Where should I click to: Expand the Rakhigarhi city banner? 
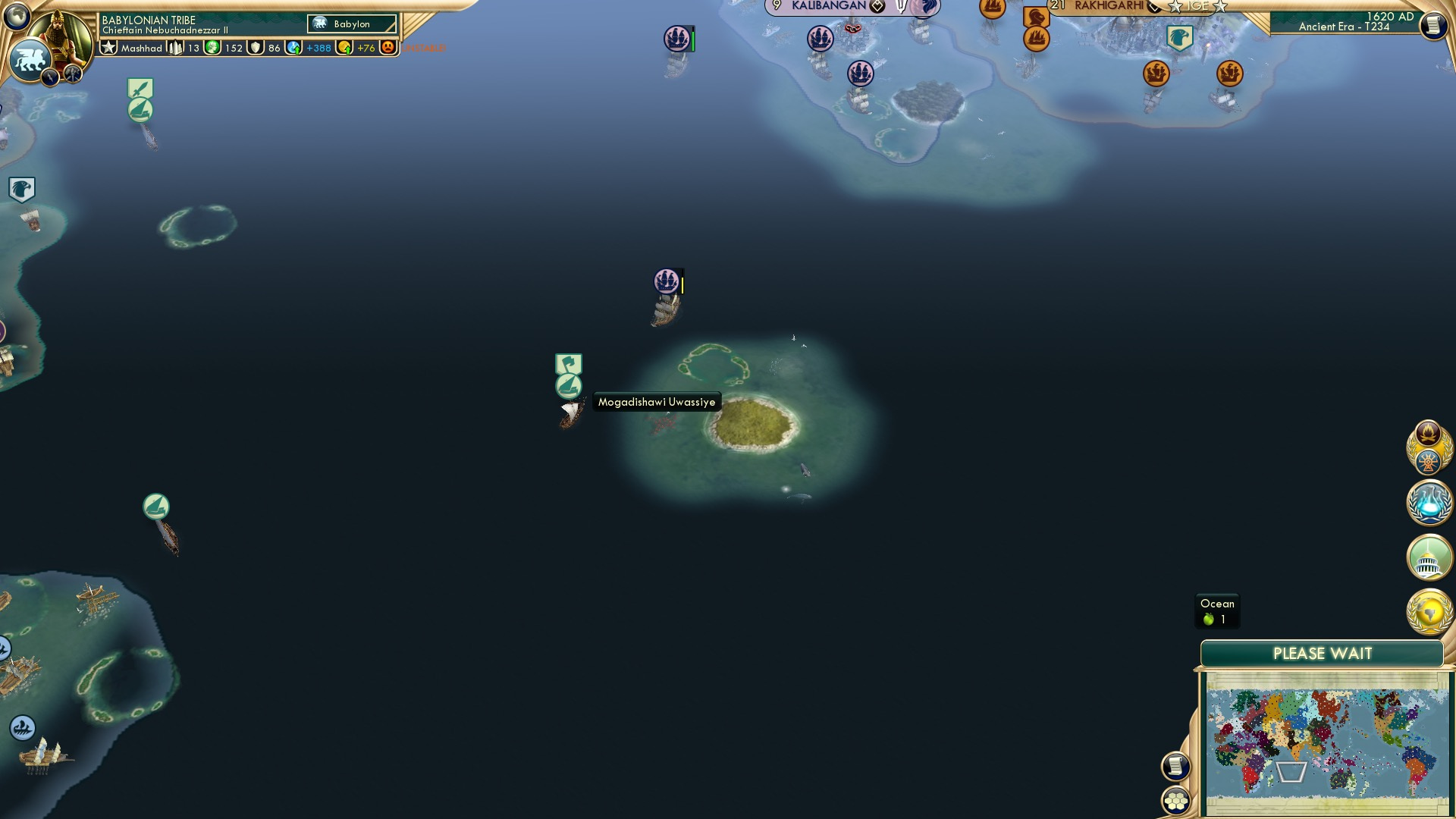click(x=1109, y=7)
